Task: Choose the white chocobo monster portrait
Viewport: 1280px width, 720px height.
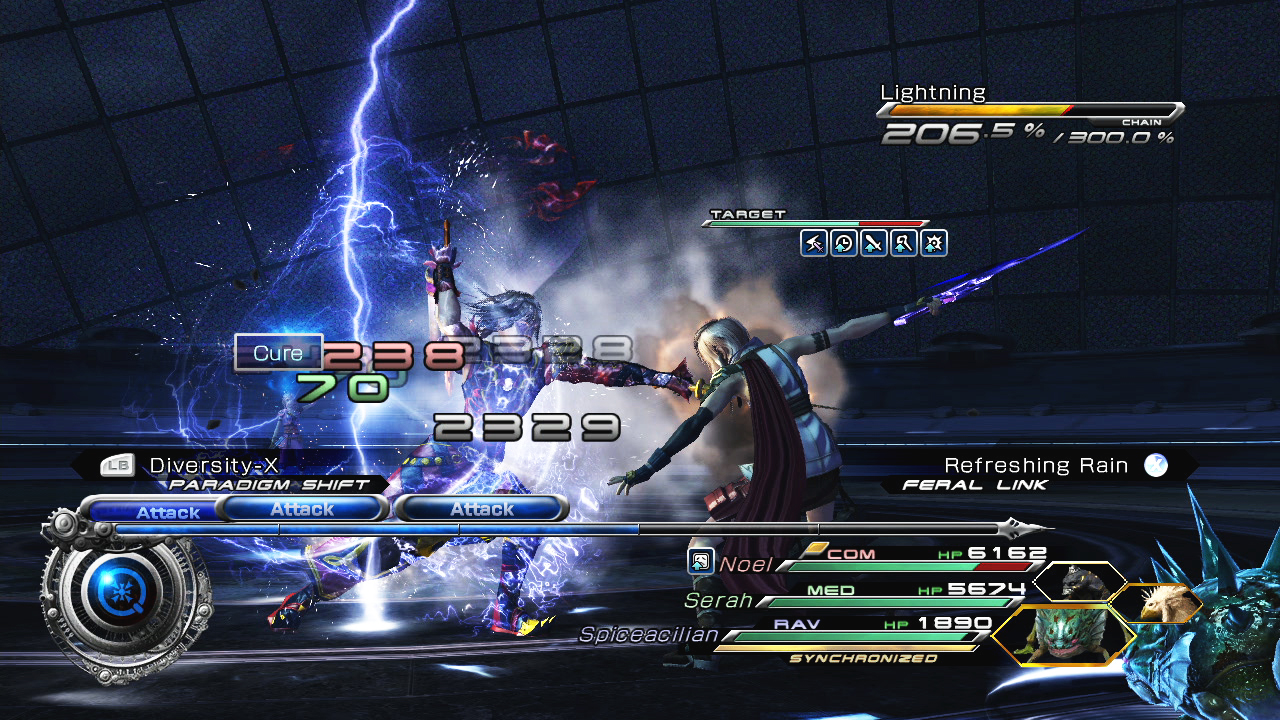Action: point(1157,604)
